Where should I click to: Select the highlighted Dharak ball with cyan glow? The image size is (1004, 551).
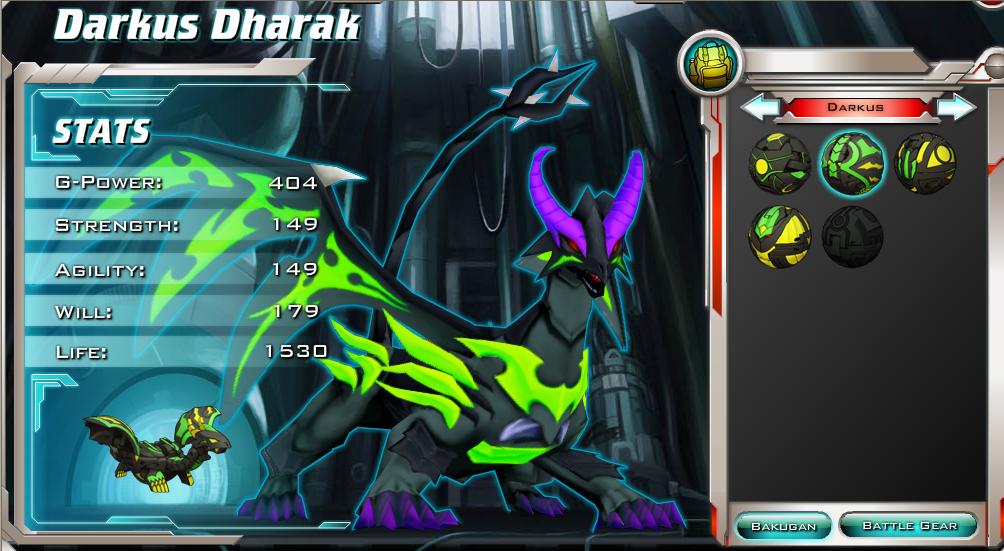[x=851, y=163]
